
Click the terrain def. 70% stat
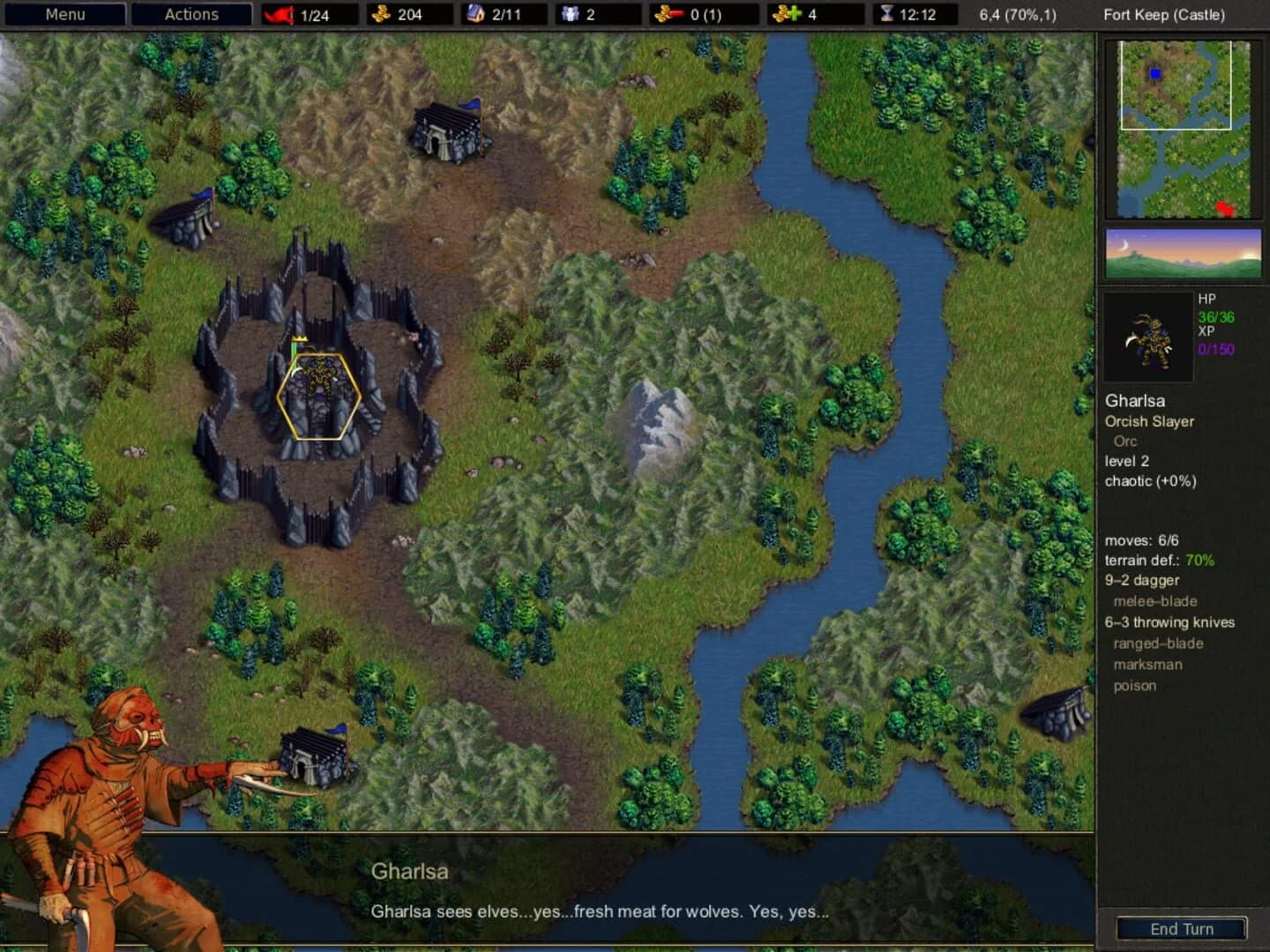coord(1158,559)
